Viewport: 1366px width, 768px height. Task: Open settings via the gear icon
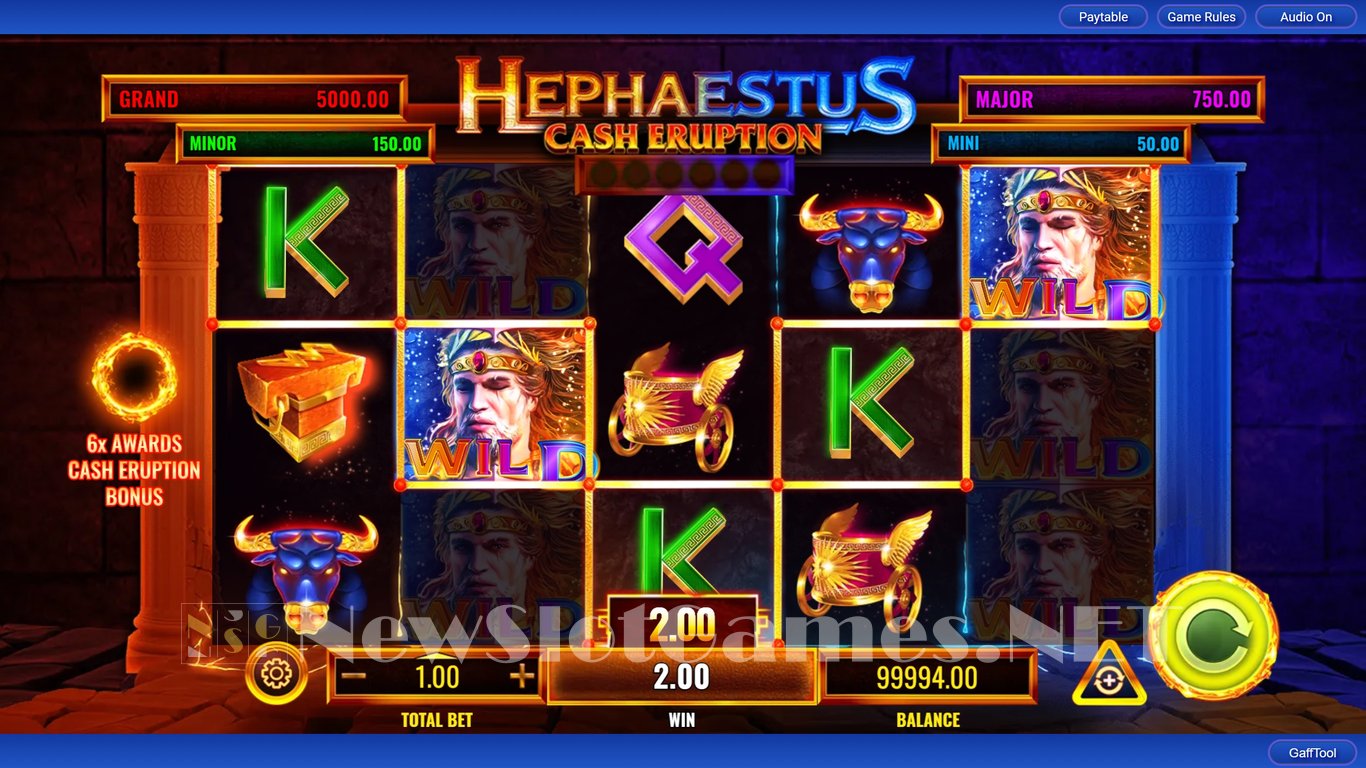click(x=276, y=674)
